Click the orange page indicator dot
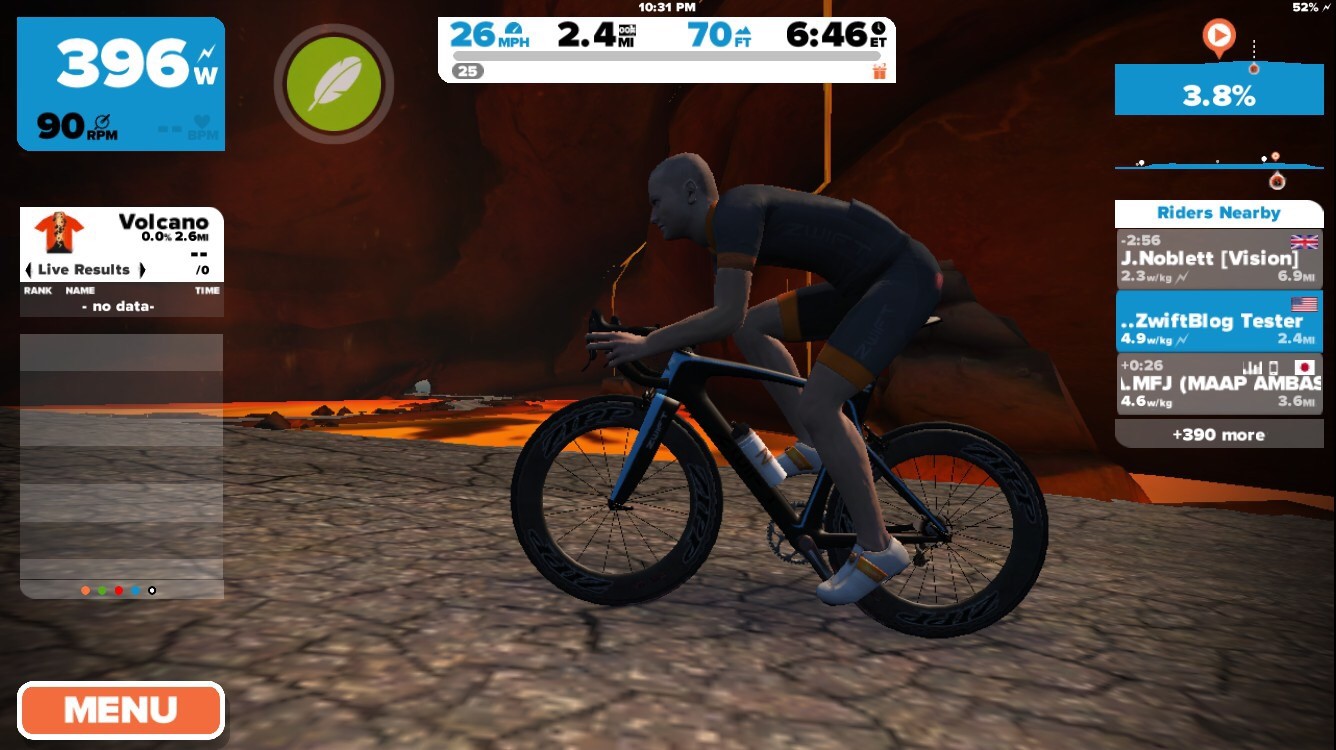 point(85,591)
